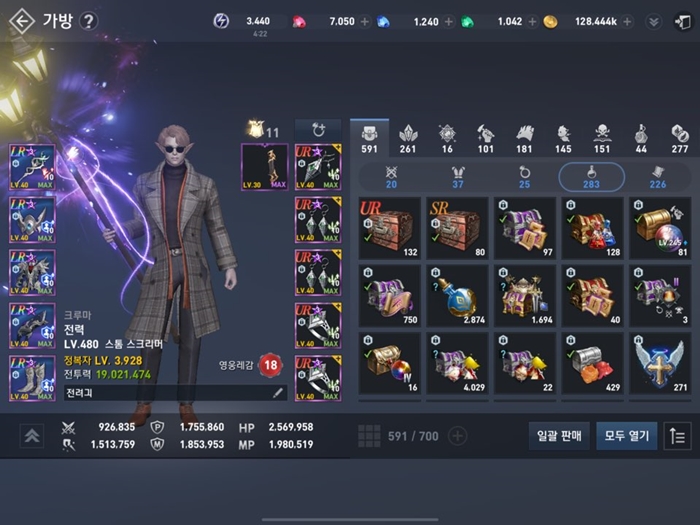
Task: Click the 모두 열기 open all button
Action: 626,435
